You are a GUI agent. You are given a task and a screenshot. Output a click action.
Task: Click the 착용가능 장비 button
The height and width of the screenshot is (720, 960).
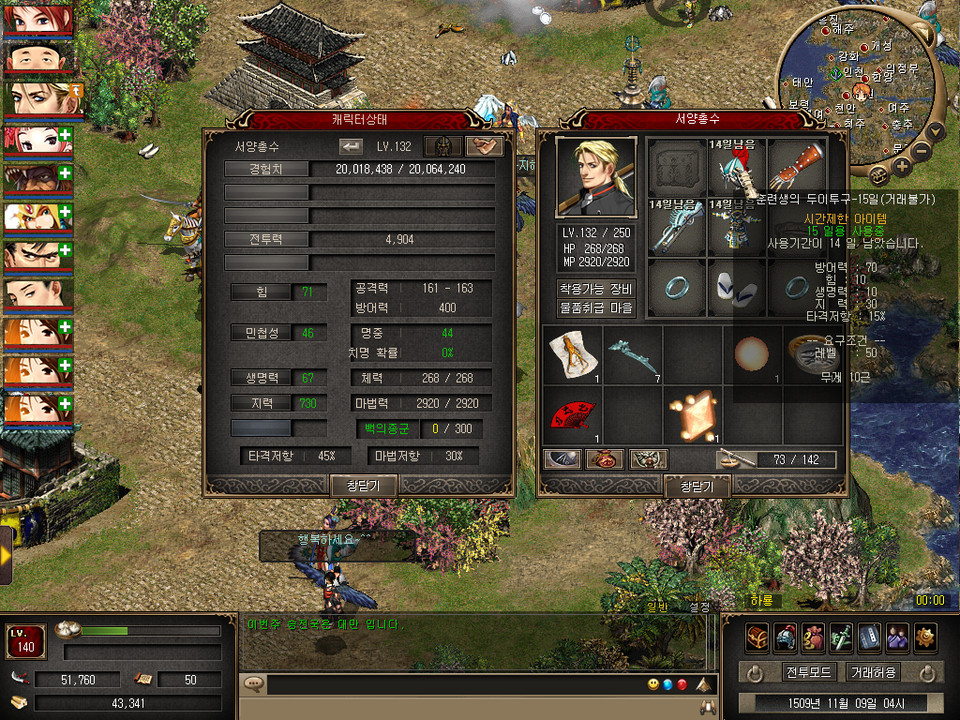(x=596, y=288)
